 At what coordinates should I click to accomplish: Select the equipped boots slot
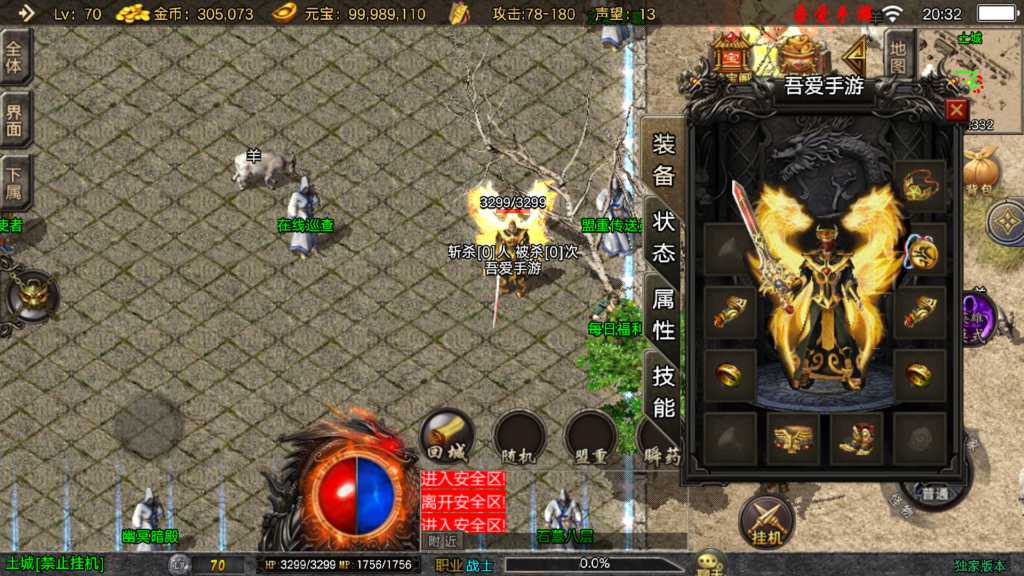[x=856, y=438]
